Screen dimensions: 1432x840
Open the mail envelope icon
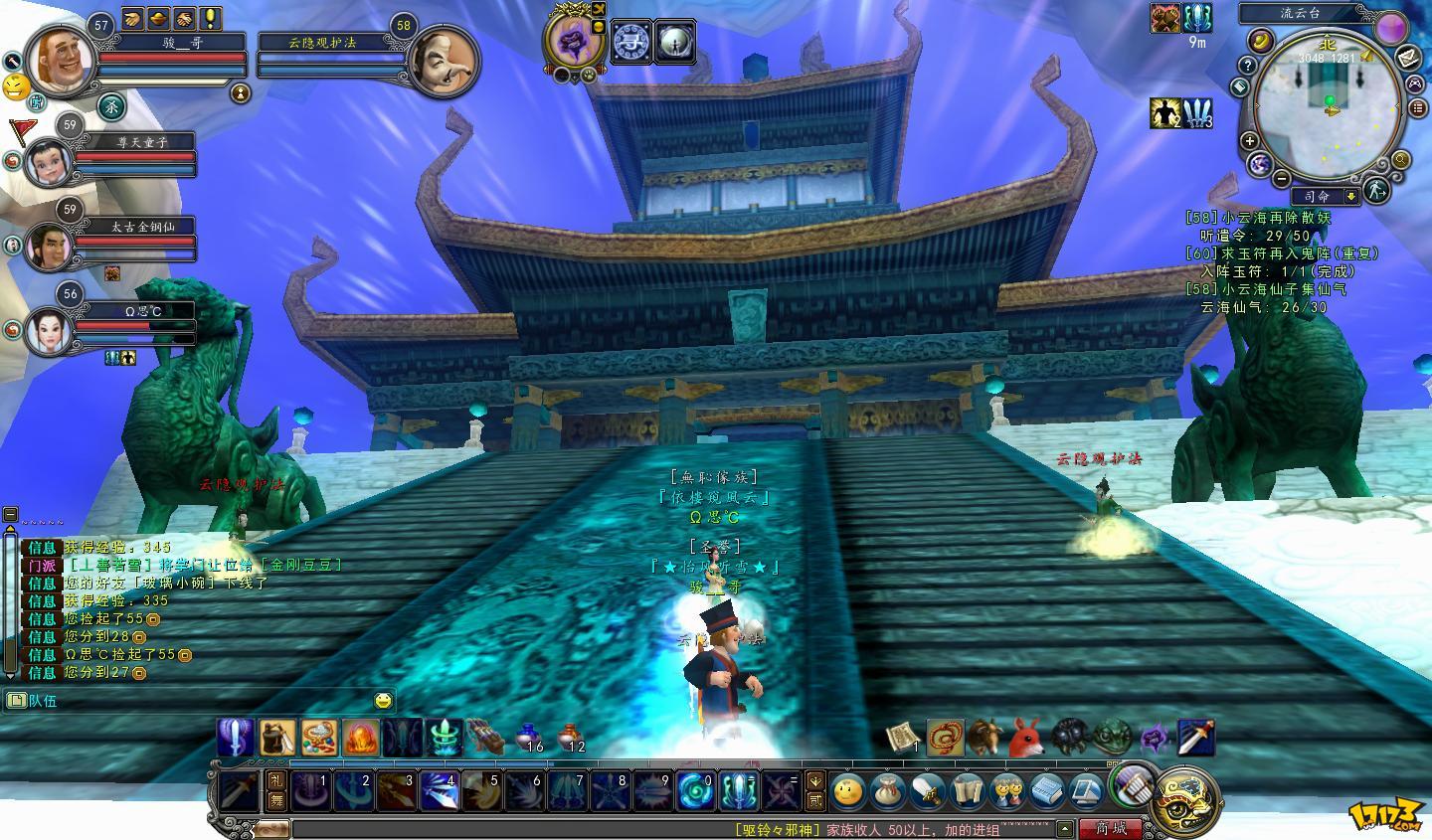click(1407, 58)
